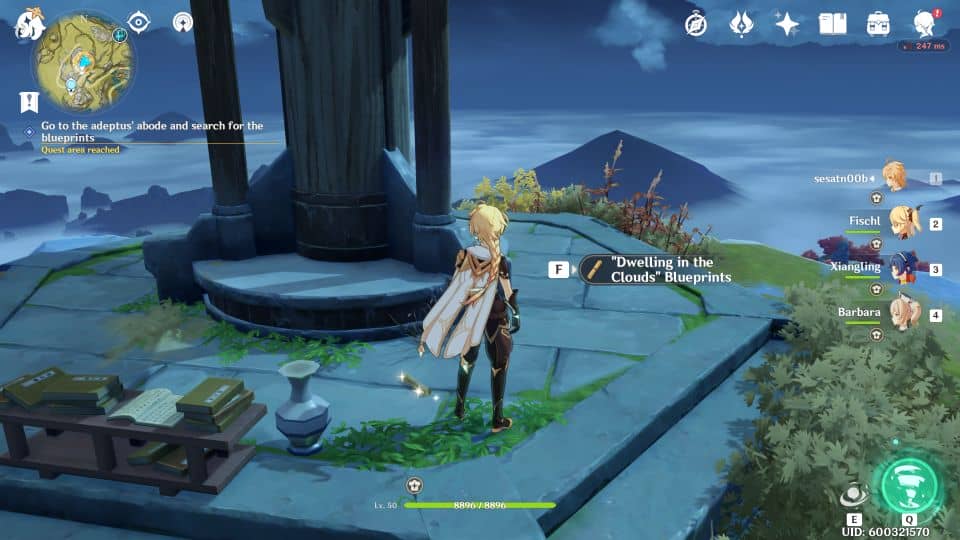Viewport: 960px width, 540px height.
Task: Open the Adventurer Handbook book icon
Action: point(832,24)
